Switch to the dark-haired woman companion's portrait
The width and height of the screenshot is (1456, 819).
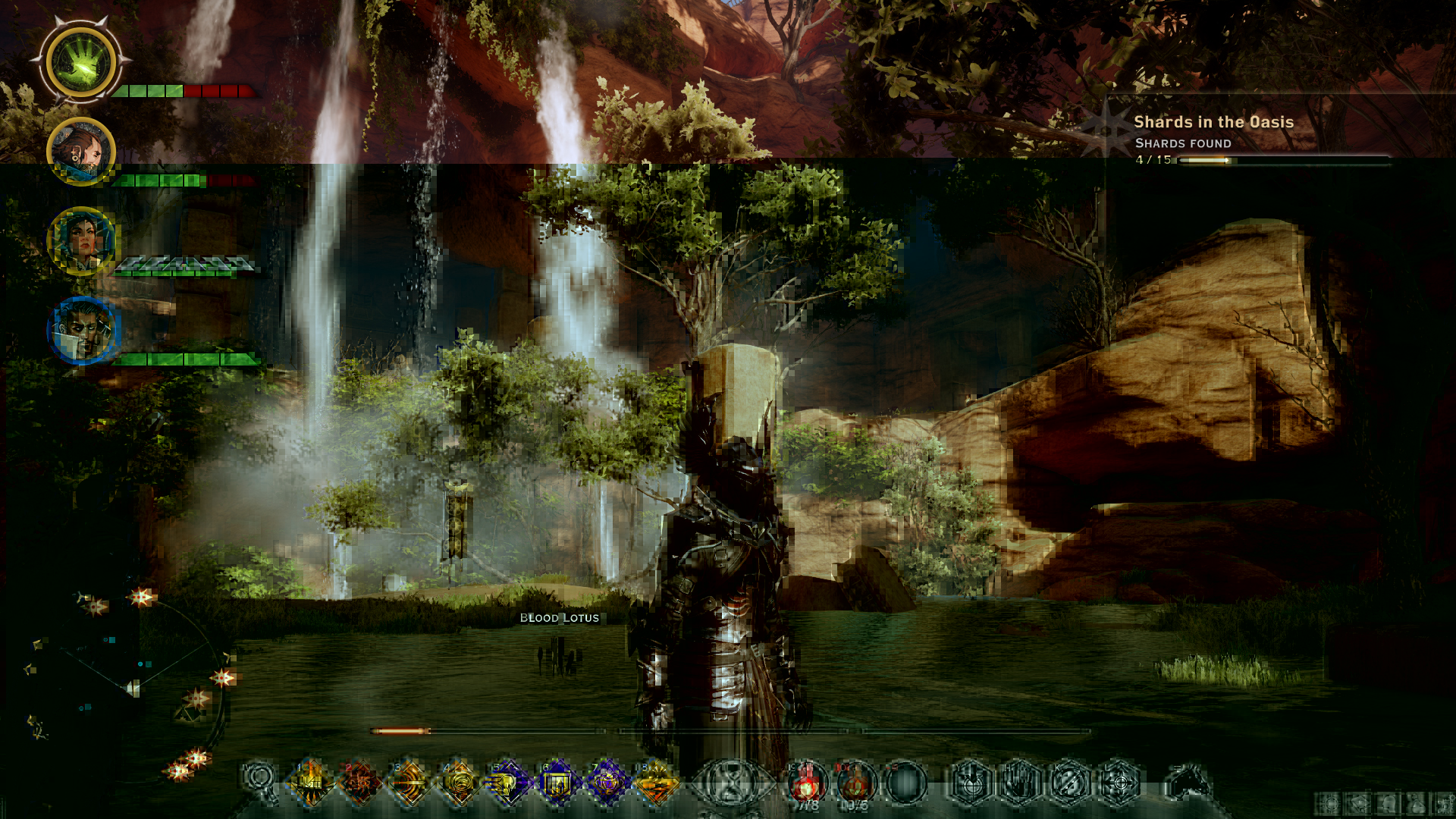click(81, 241)
